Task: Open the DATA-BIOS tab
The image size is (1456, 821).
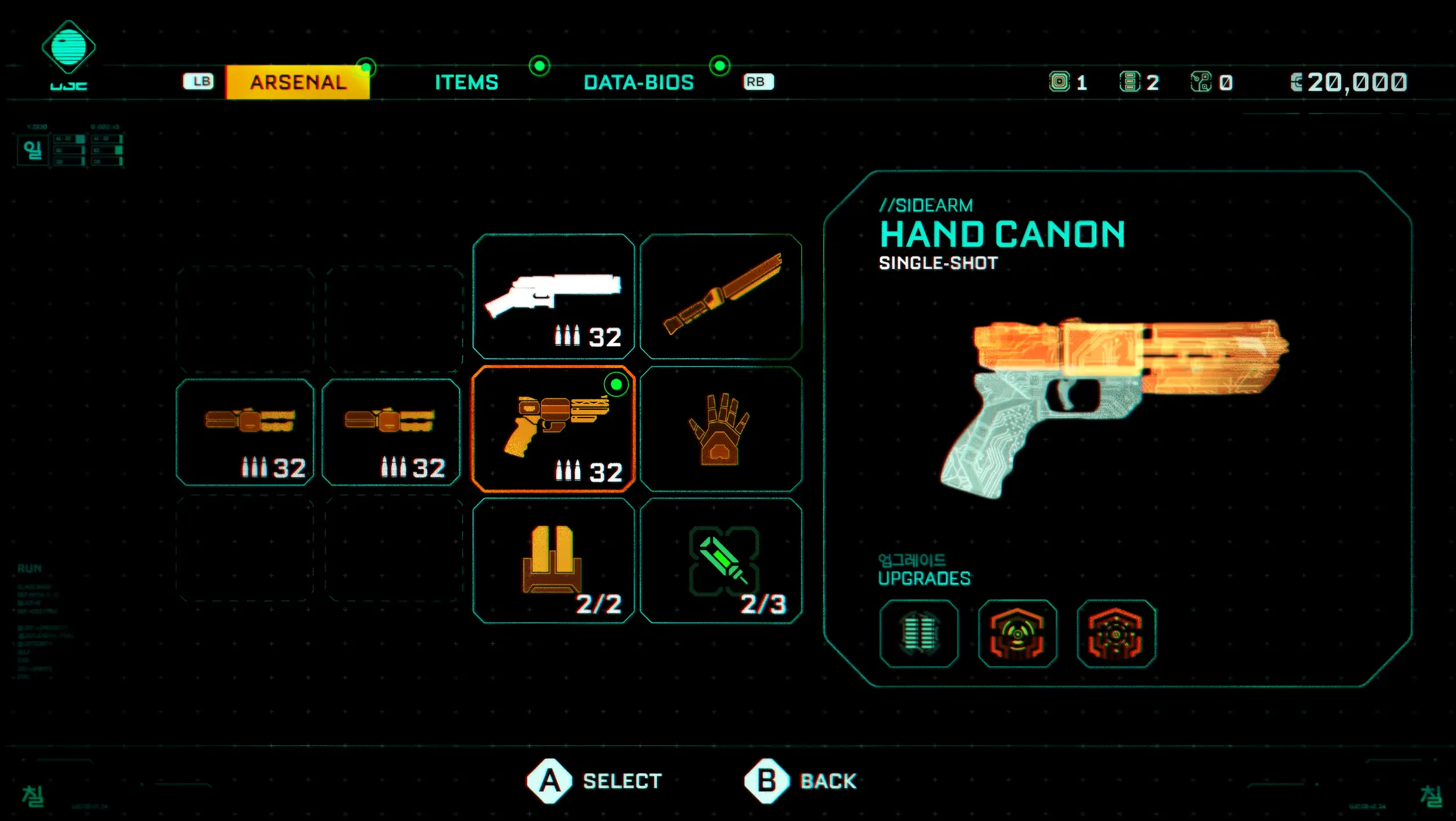Action: (638, 82)
